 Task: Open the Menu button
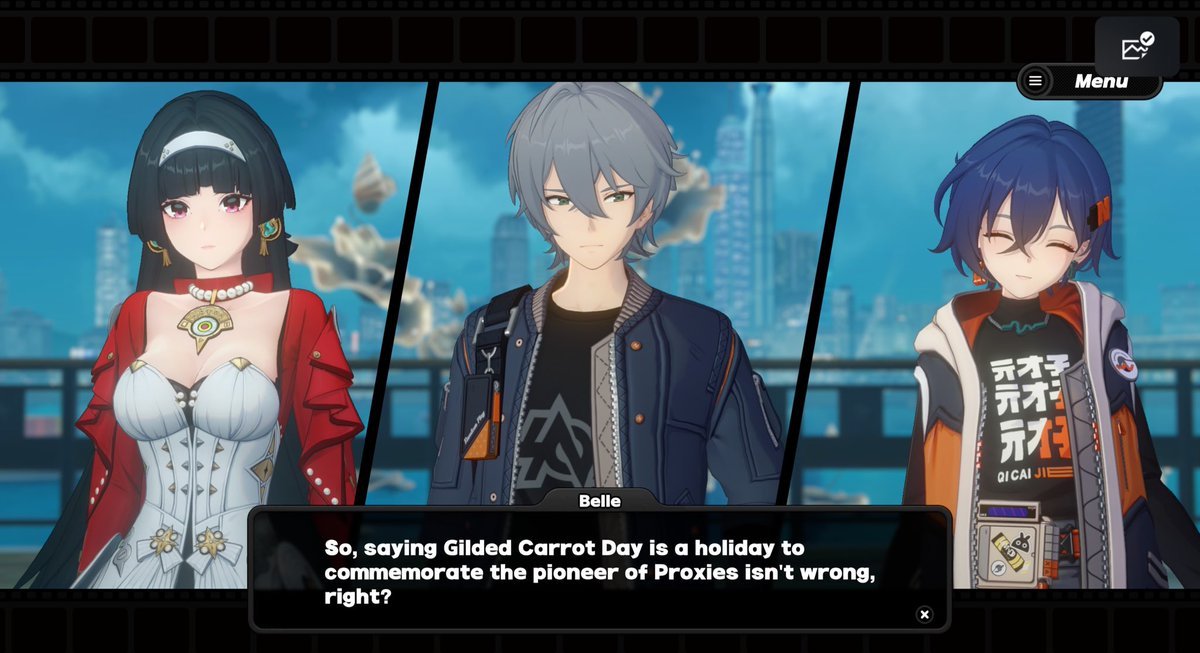coord(1088,82)
